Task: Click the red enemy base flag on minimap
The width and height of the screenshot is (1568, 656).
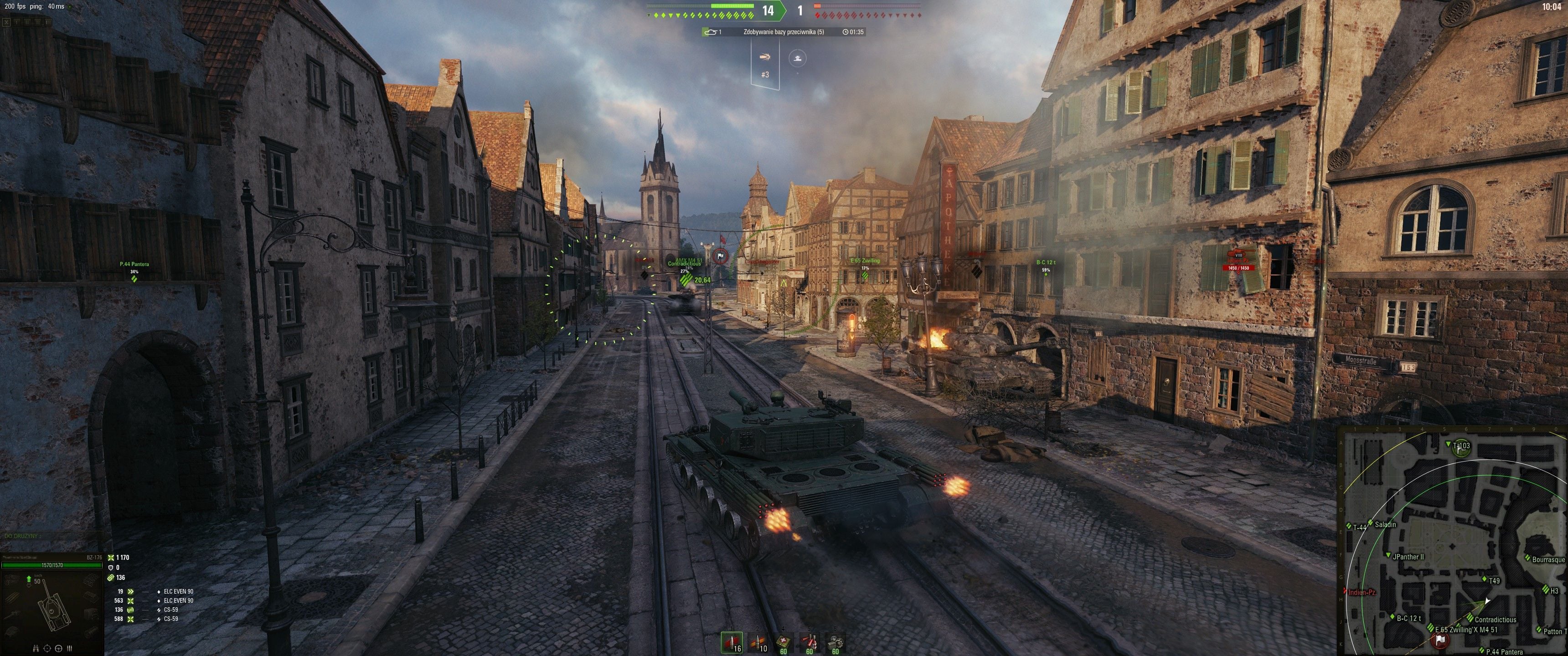Action: pyautogui.click(x=1439, y=640)
